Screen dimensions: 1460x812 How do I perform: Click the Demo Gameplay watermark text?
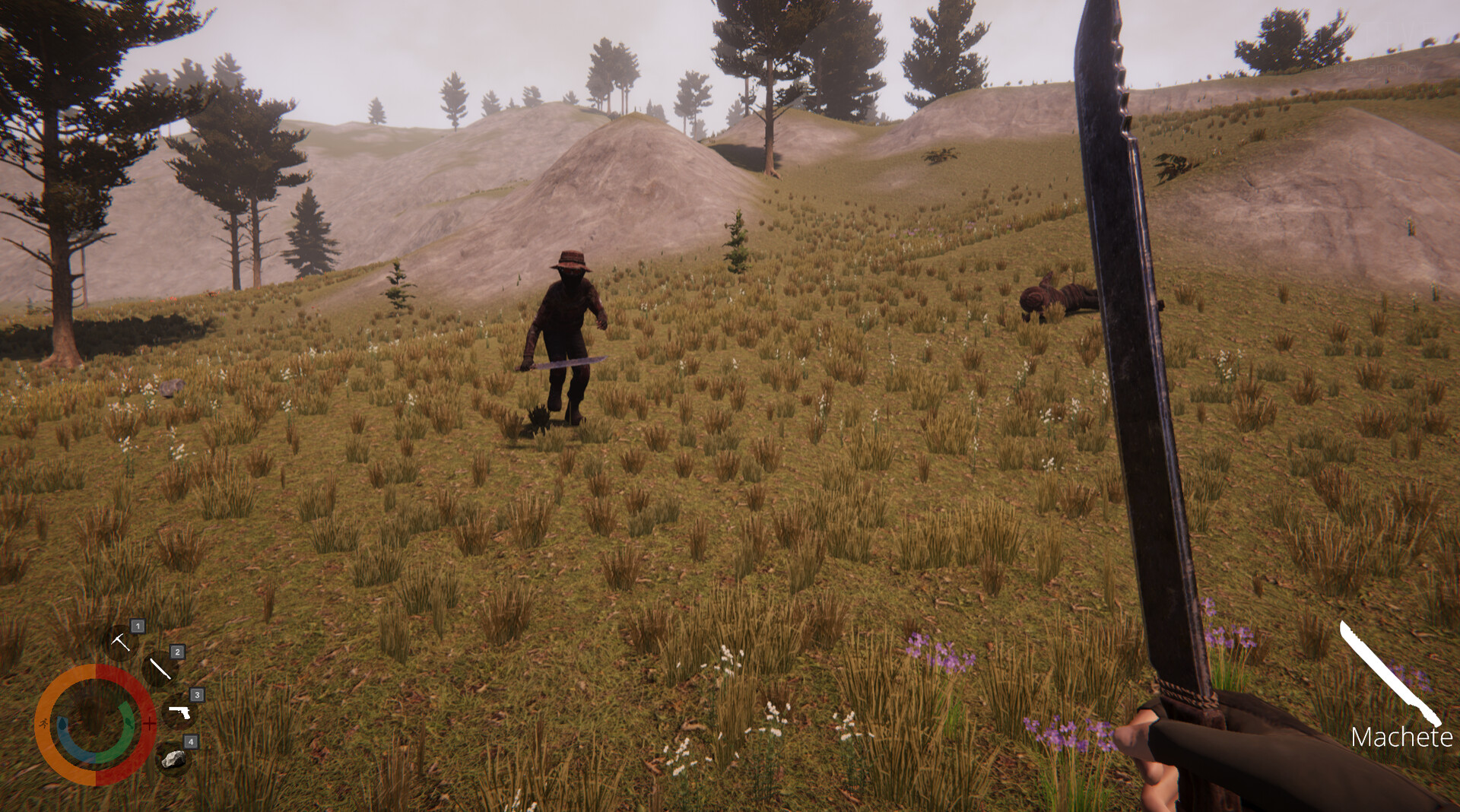pos(1369,68)
